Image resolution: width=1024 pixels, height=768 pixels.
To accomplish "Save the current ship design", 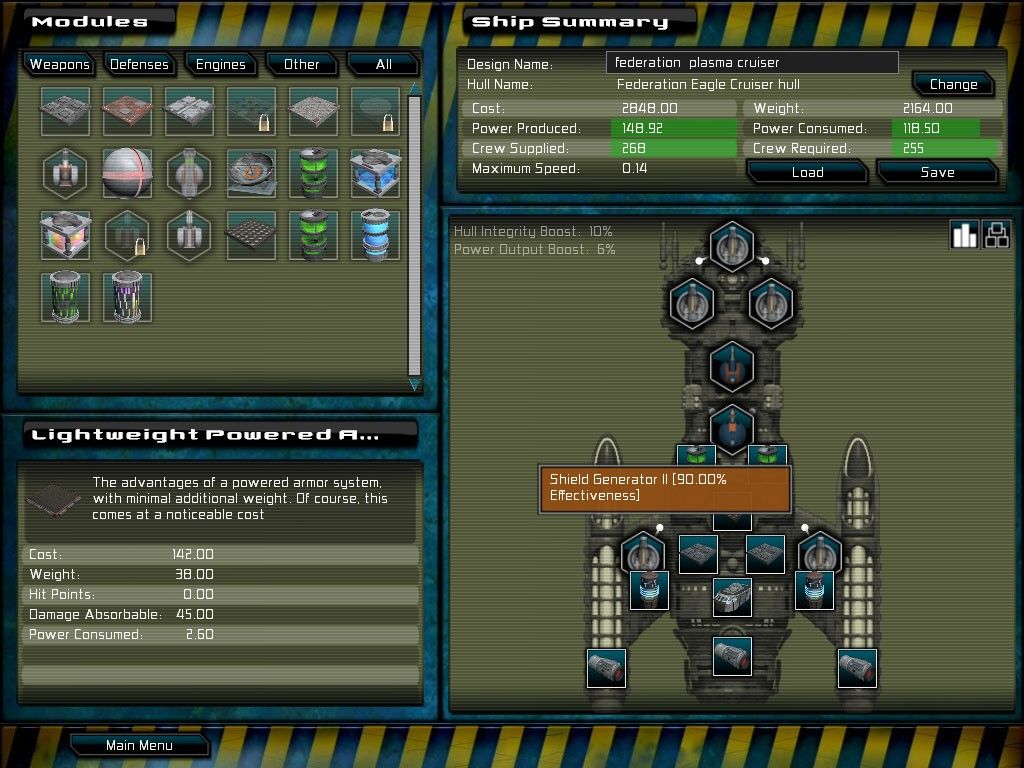I will [x=936, y=172].
